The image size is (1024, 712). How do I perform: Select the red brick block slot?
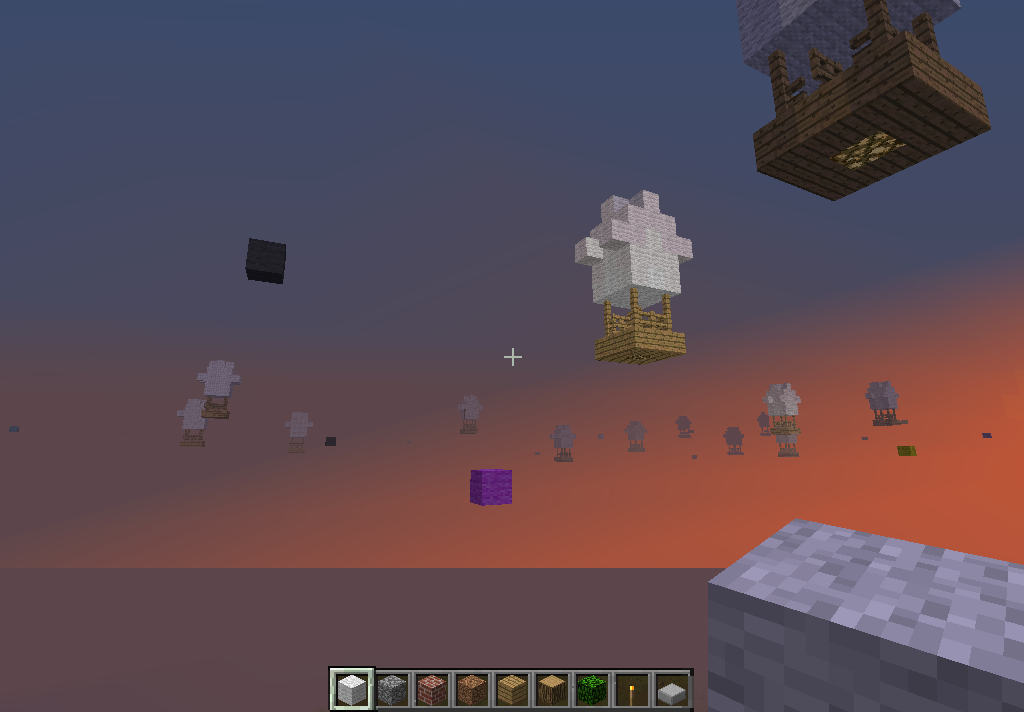pyautogui.click(x=432, y=689)
